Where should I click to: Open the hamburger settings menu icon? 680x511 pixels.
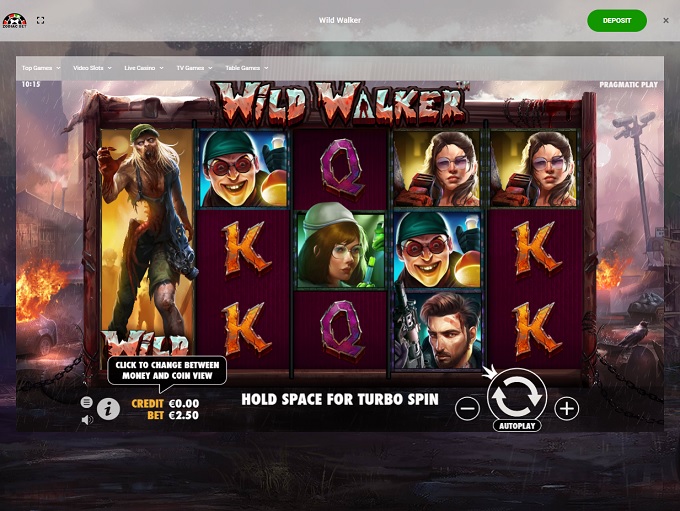(87, 402)
